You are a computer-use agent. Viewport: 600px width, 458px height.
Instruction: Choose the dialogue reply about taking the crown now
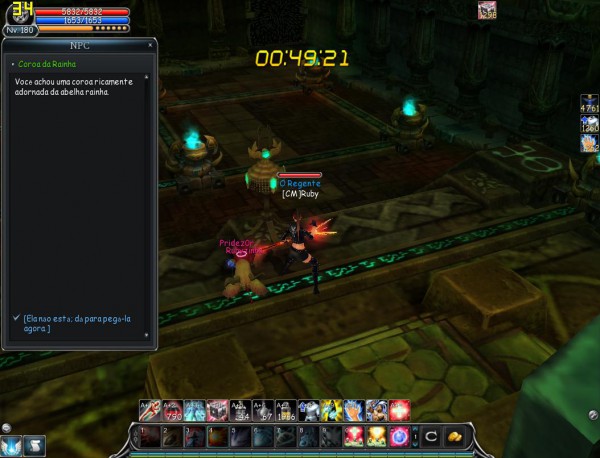pyautogui.click(x=78, y=322)
